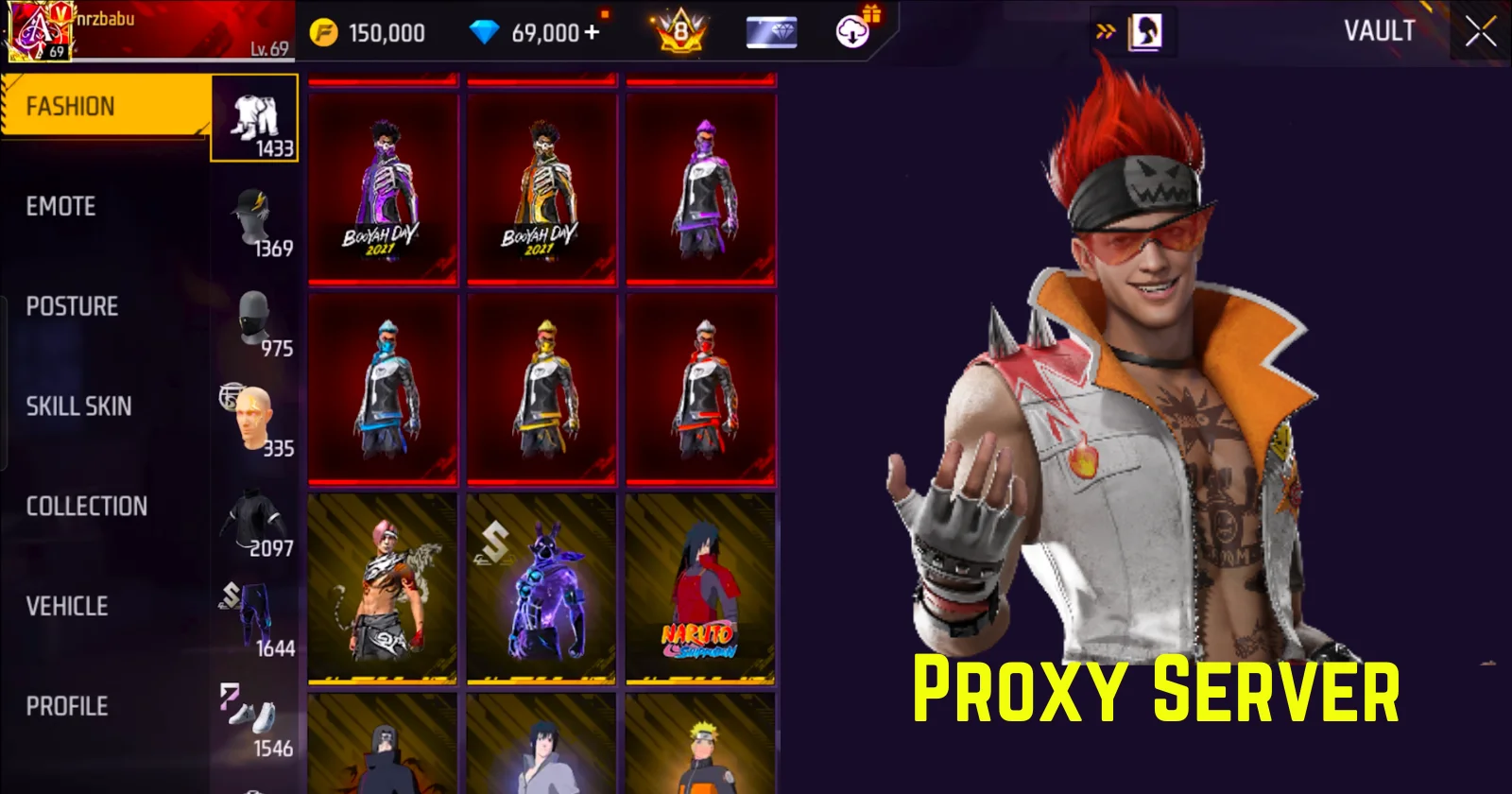Select the blue-masked black jacket outfit
This screenshot has width=1512, height=794.
coord(383,389)
